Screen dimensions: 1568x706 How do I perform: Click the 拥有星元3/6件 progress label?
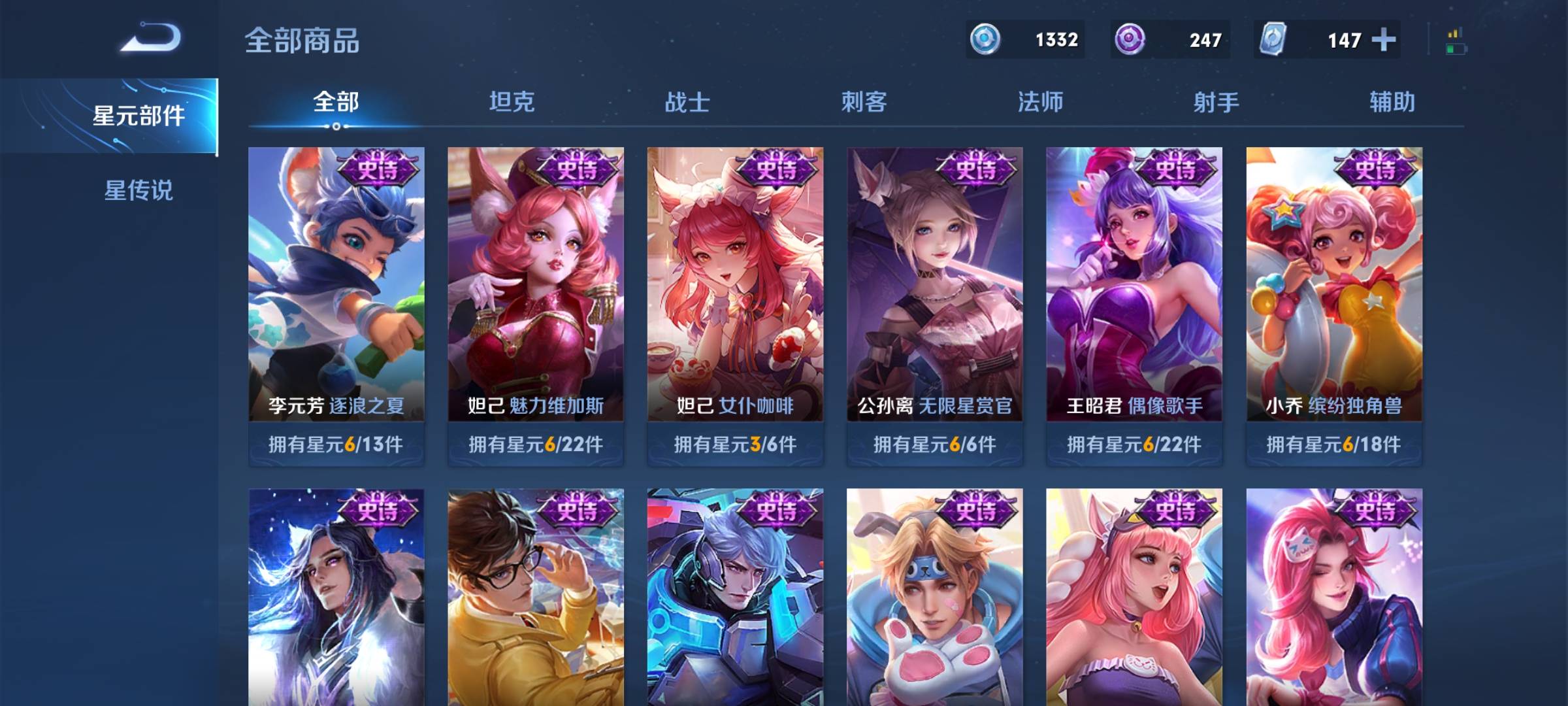pyautogui.click(x=735, y=445)
